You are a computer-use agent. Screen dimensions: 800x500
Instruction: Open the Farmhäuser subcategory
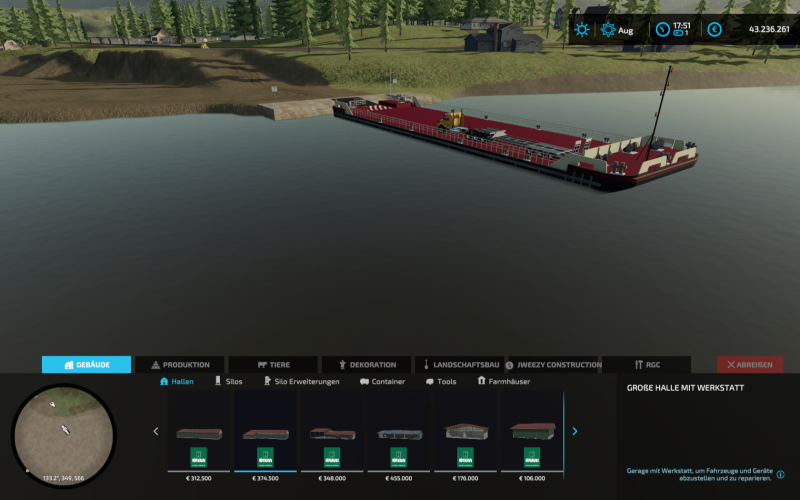coord(504,382)
